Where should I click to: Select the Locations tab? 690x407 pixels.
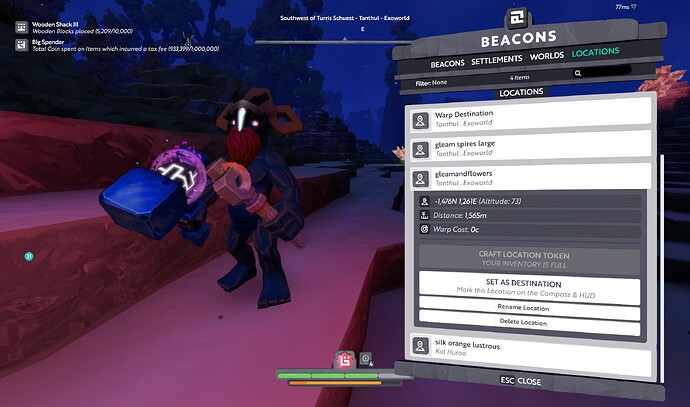tap(596, 51)
